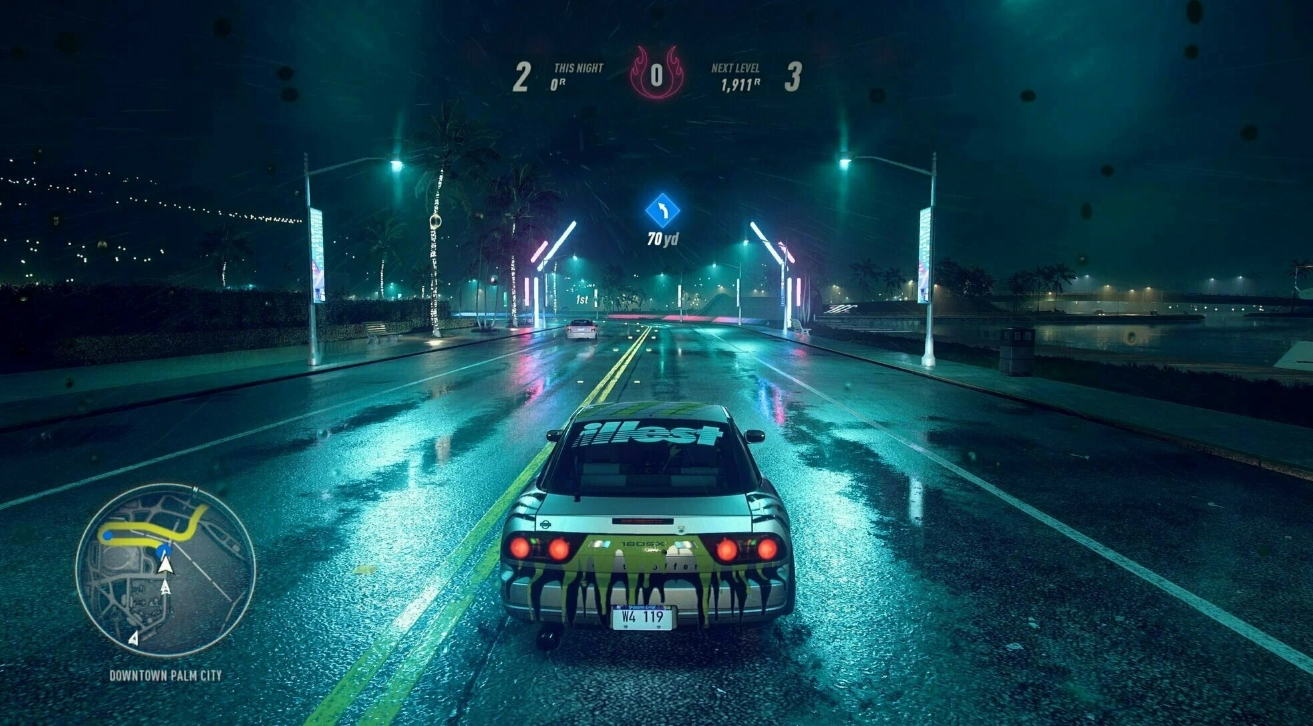Click the player arrow on the minimap

(165, 566)
